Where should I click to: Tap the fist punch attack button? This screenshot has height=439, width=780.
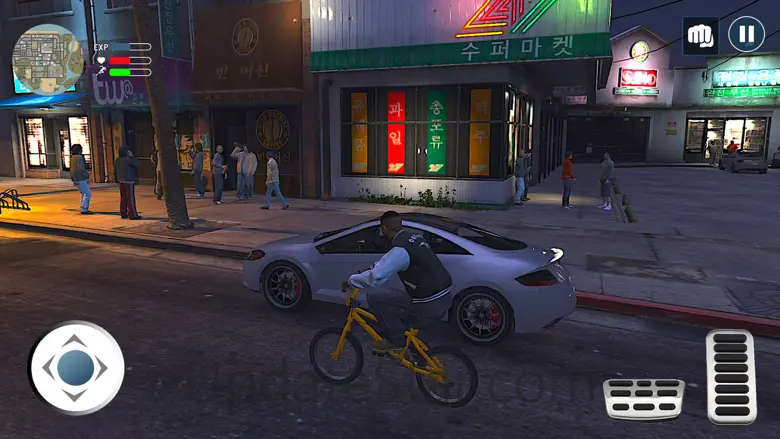(701, 36)
